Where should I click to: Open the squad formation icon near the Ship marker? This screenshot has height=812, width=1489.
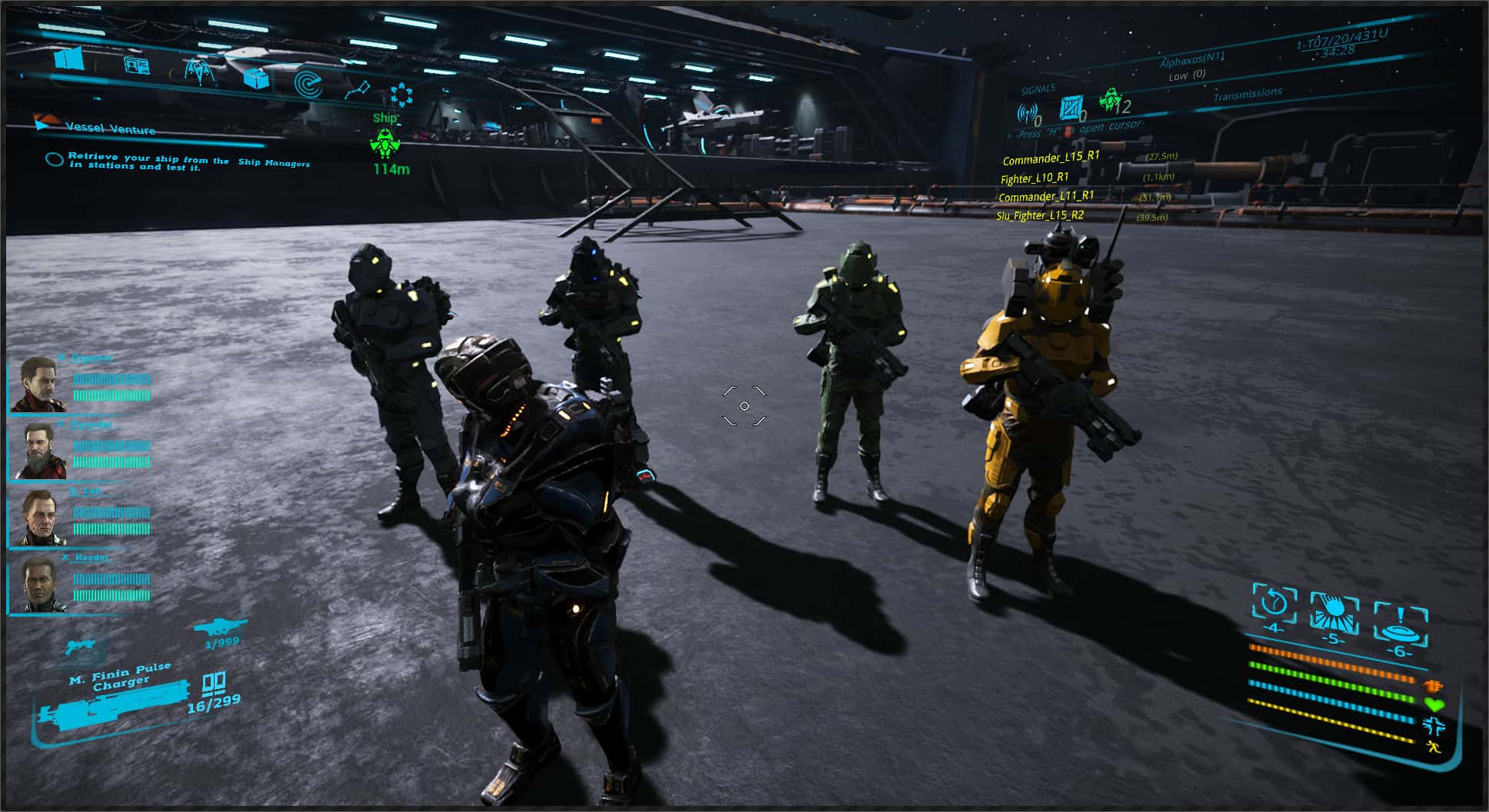[402, 94]
